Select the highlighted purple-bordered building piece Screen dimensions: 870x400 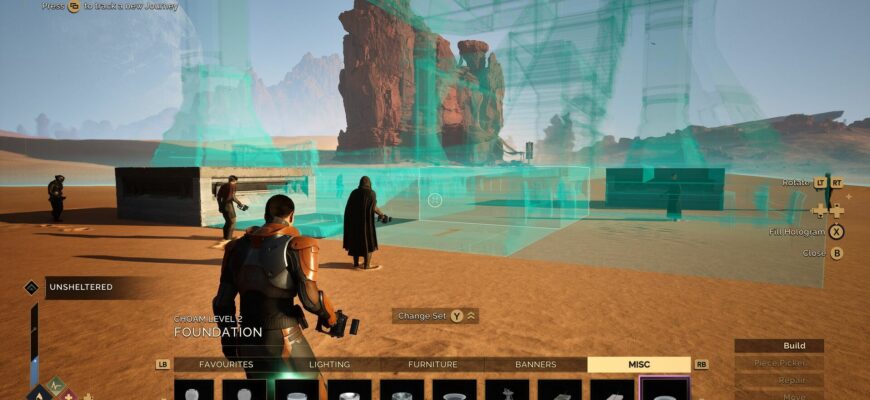point(664,390)
